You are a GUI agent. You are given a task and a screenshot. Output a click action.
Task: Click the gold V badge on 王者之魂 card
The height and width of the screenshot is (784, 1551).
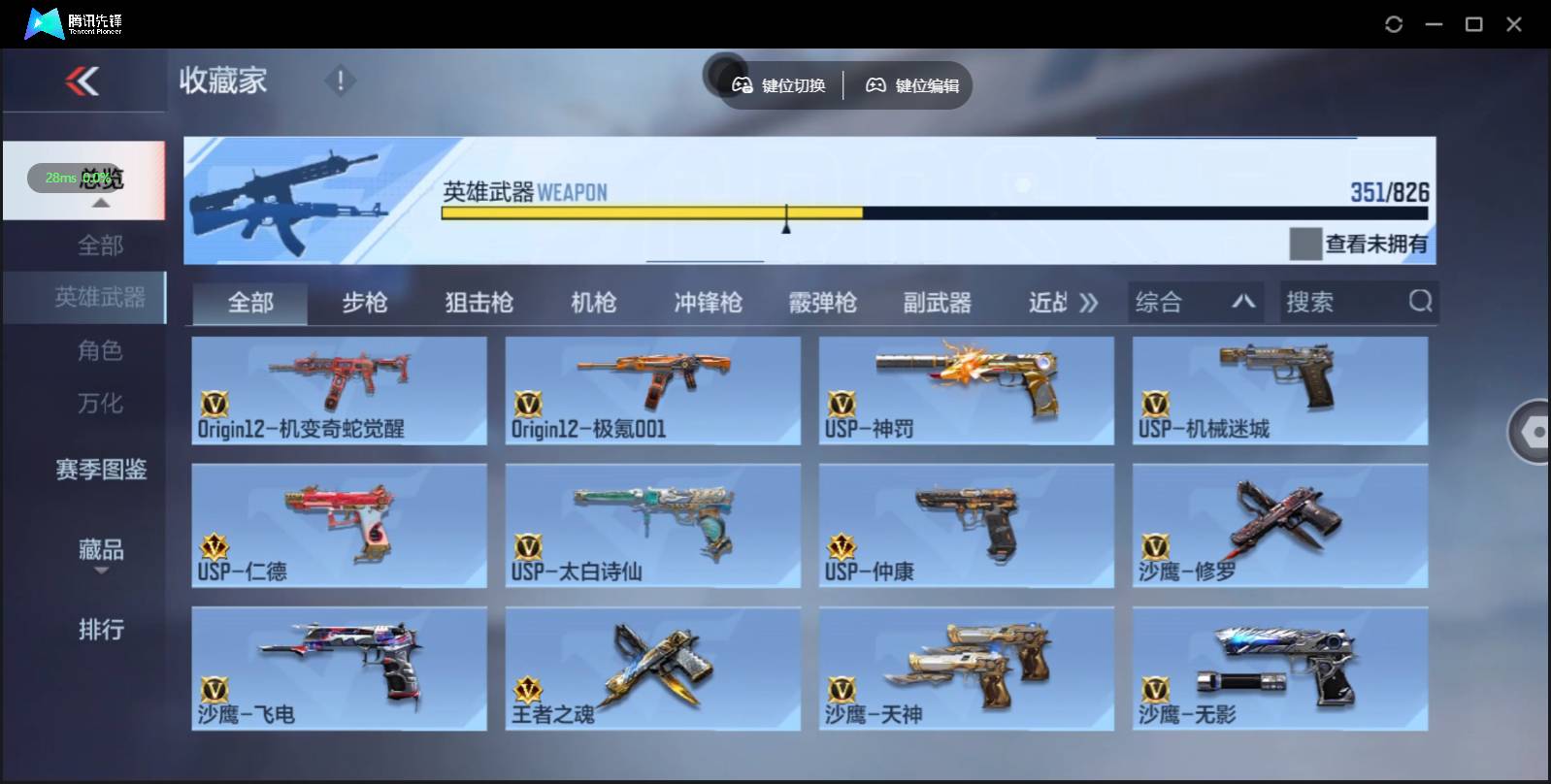[527, 689]
